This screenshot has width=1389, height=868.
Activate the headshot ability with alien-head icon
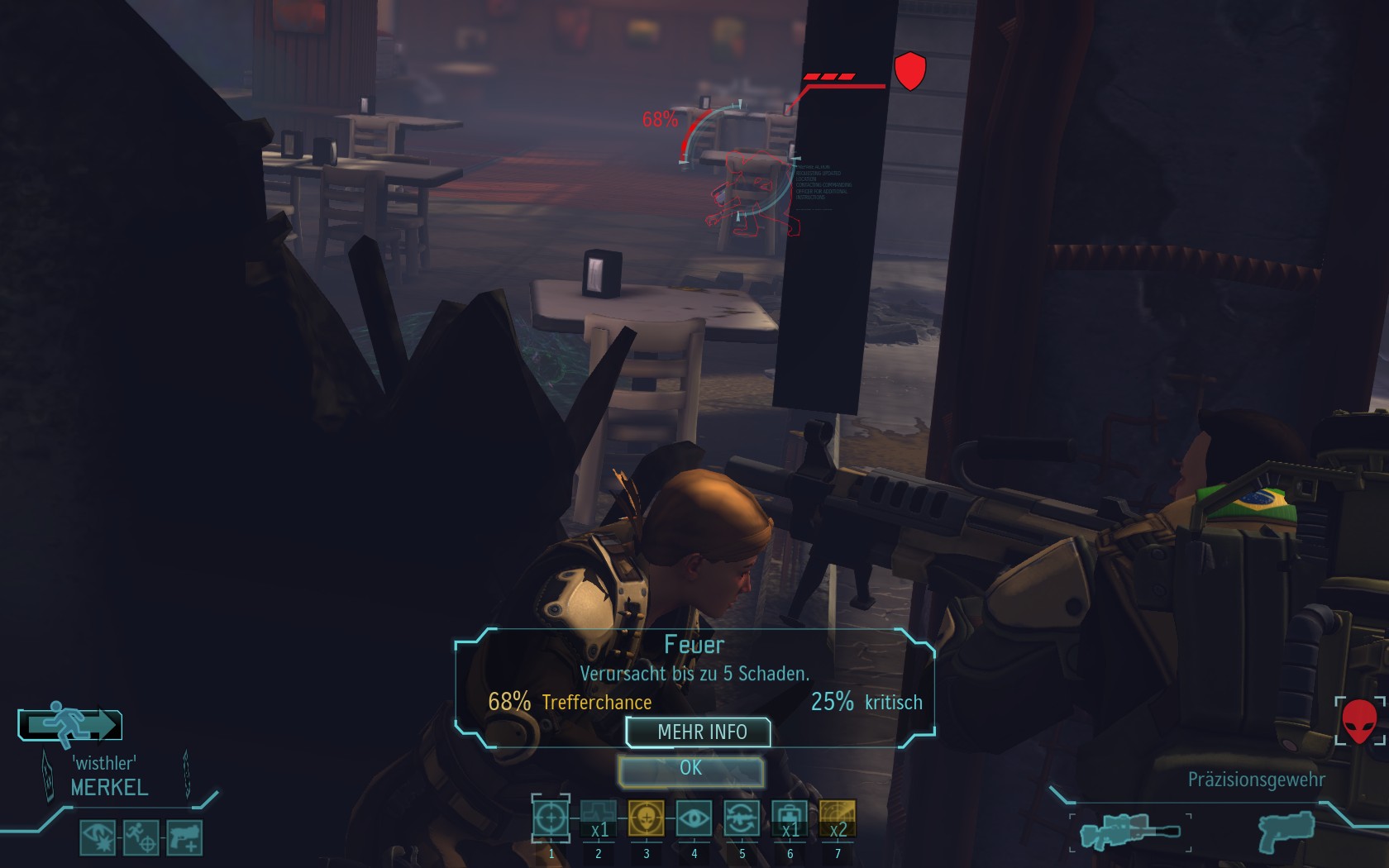646,819
